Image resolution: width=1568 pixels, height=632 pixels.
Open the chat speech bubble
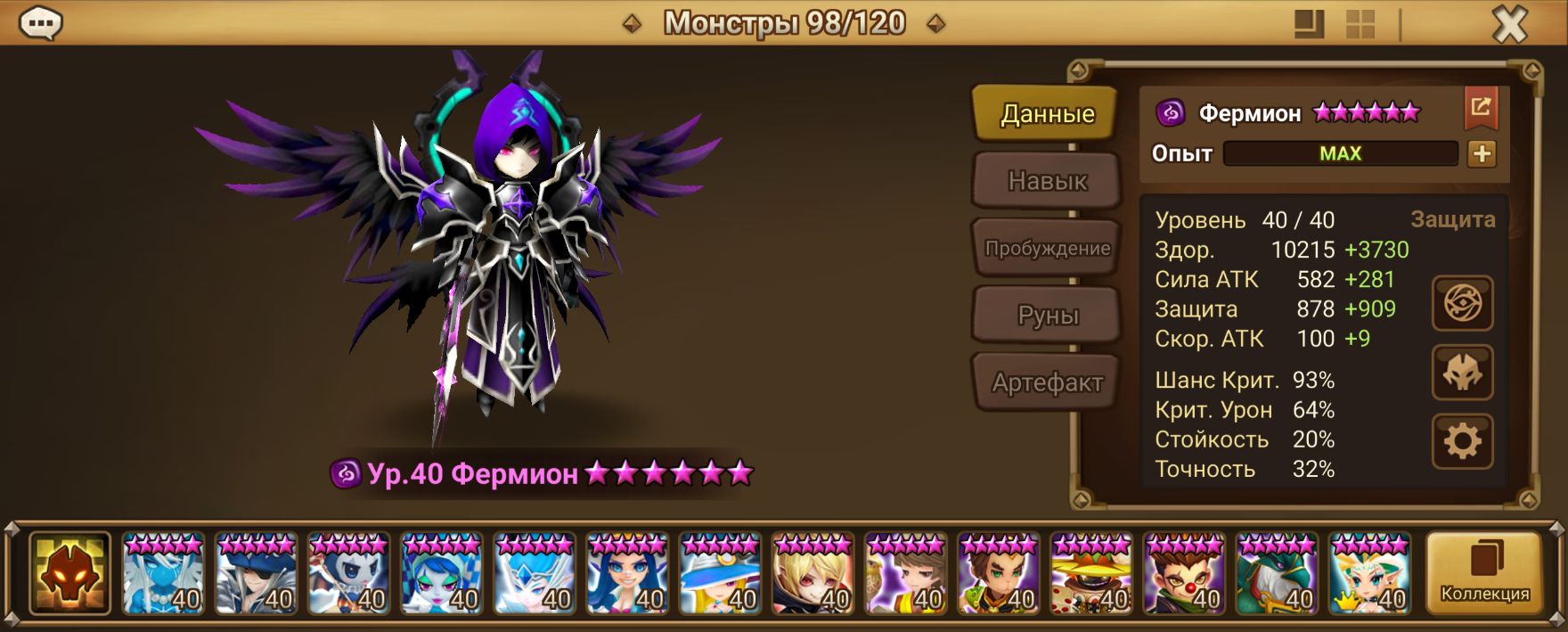click(40, 24)
